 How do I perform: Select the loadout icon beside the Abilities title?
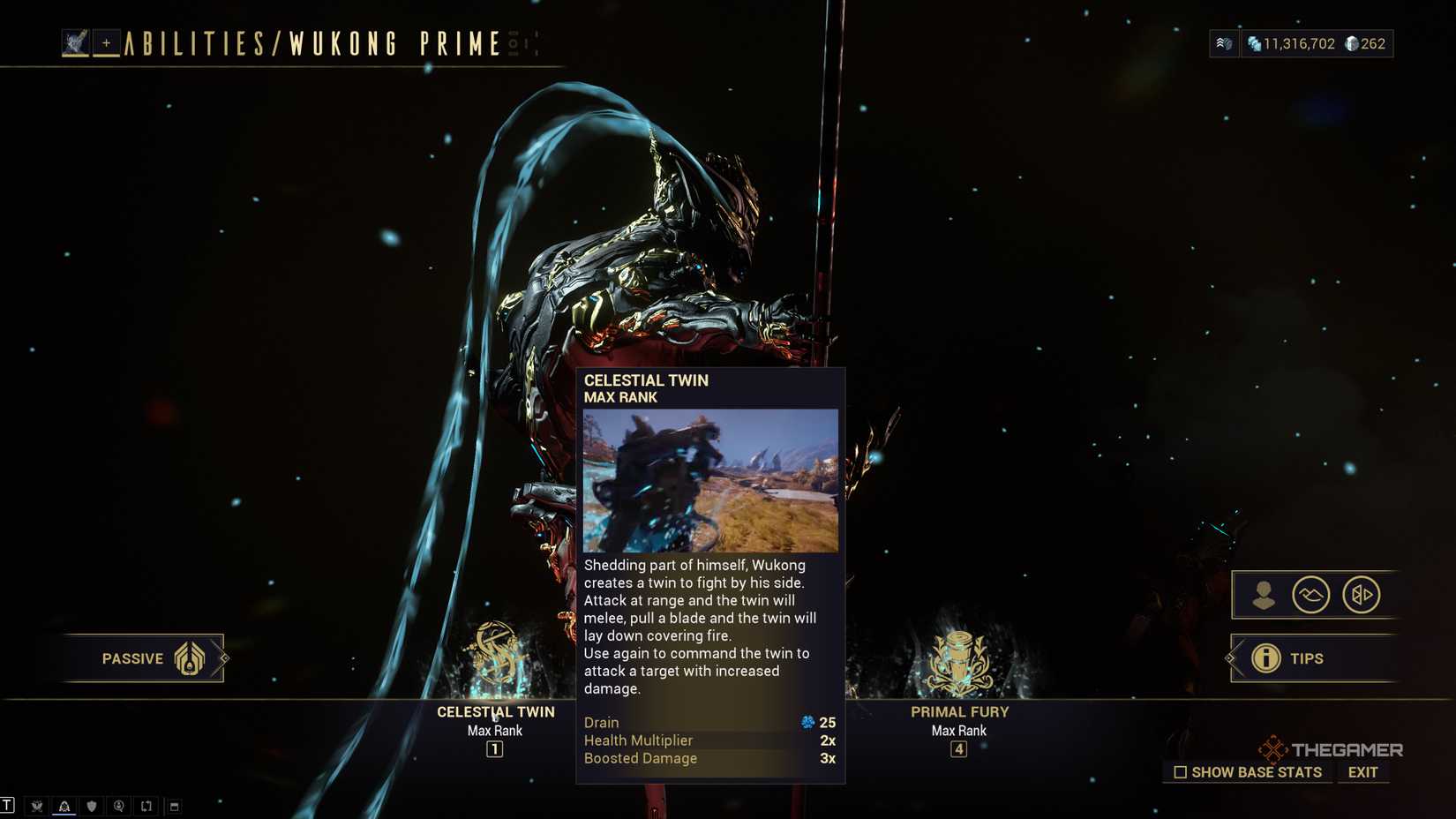(x=78, y=41)
